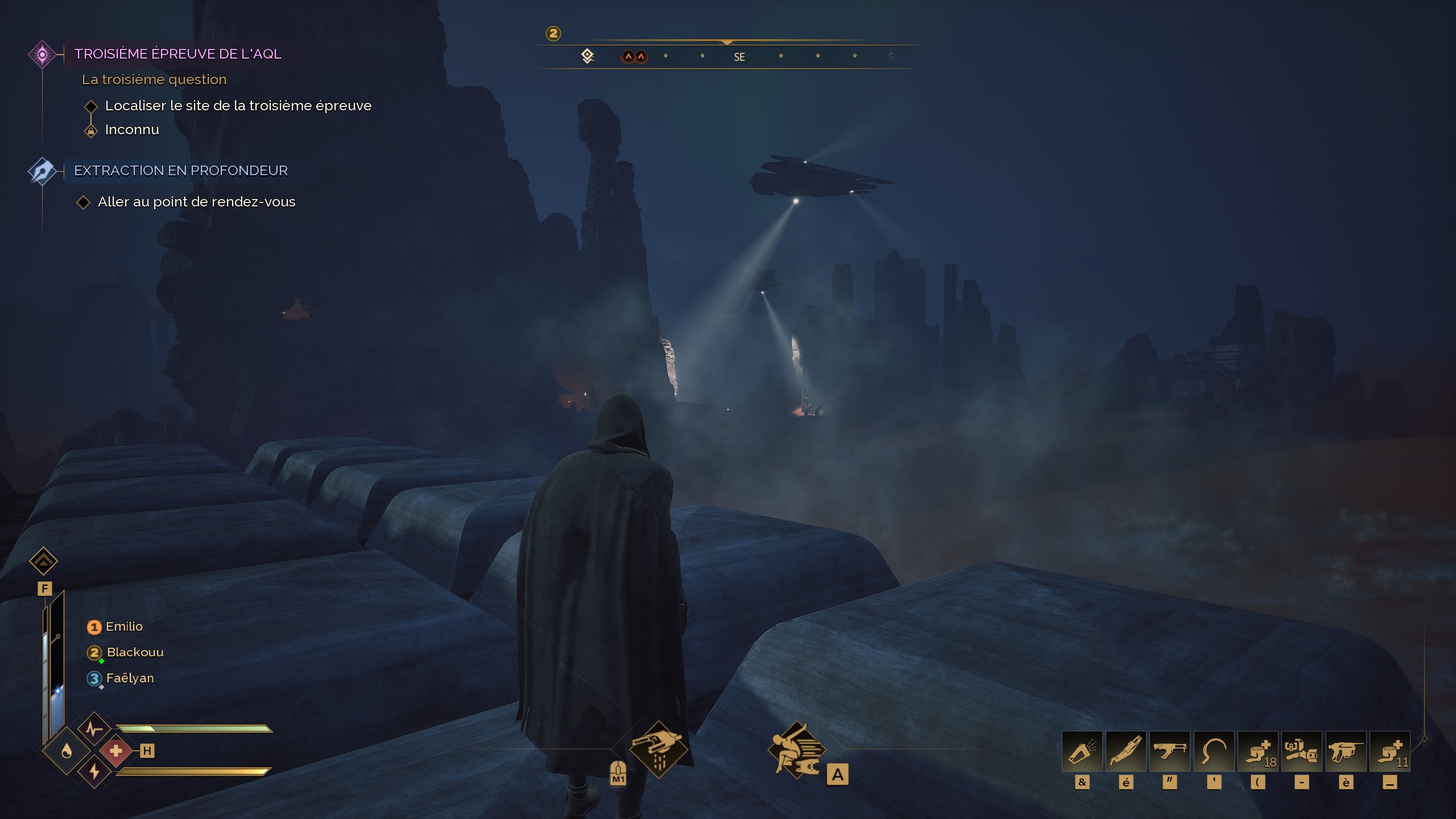Image resolution: width=1456 pixels, height=819 pixels.
Task: Use the bandage stack of 11
Action: [x=1389, y=751]
